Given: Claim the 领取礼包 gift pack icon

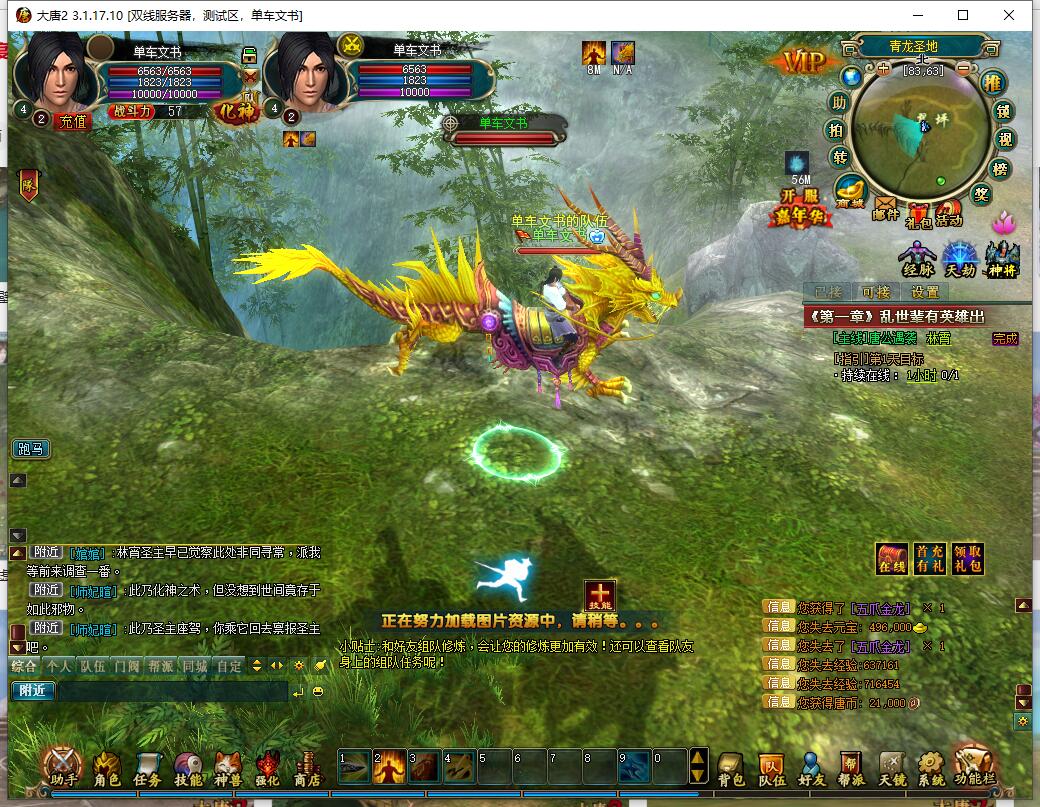Looking at the screenshot, I should point(966,558).
